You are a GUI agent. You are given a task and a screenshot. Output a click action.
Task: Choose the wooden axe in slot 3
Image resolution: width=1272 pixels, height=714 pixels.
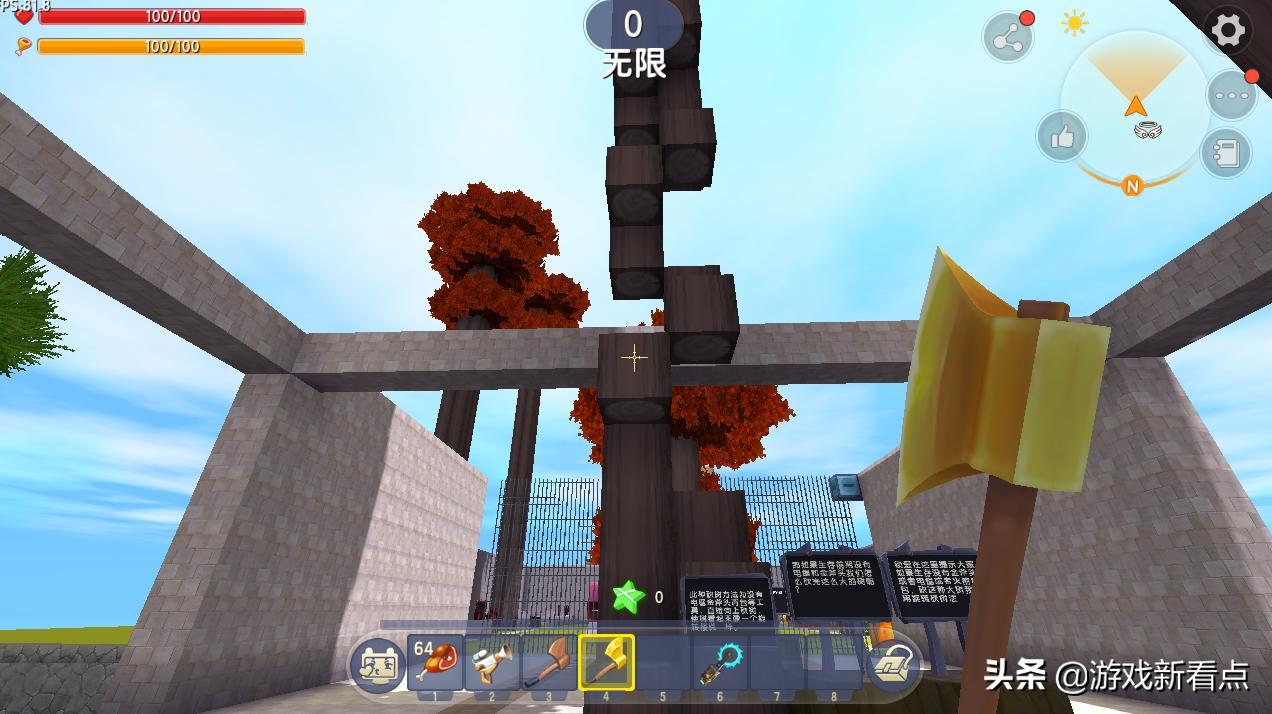[x=549, y=662]
